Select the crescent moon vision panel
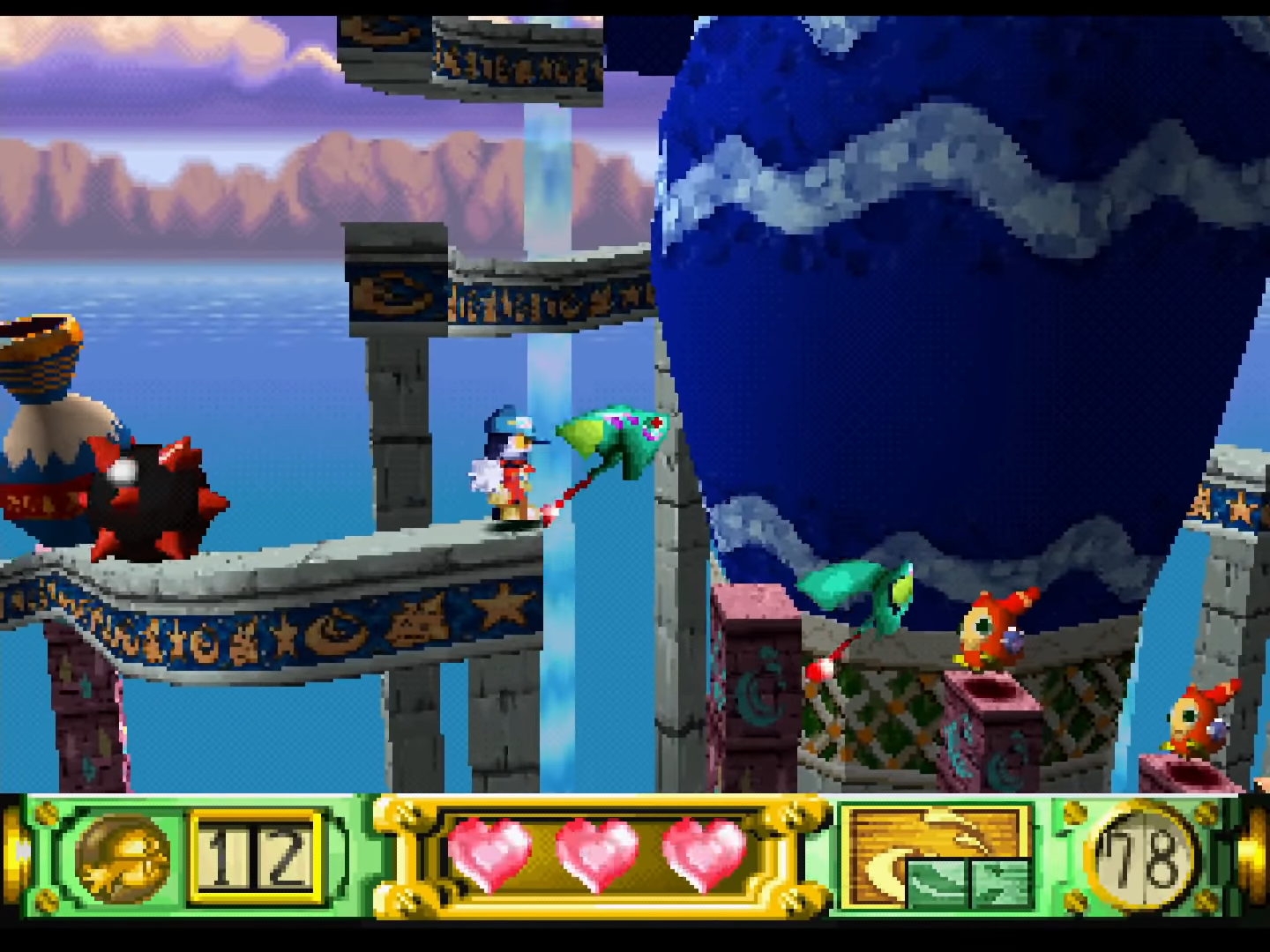Viewport: 1270px width, 952px height. tap(937, 855)
